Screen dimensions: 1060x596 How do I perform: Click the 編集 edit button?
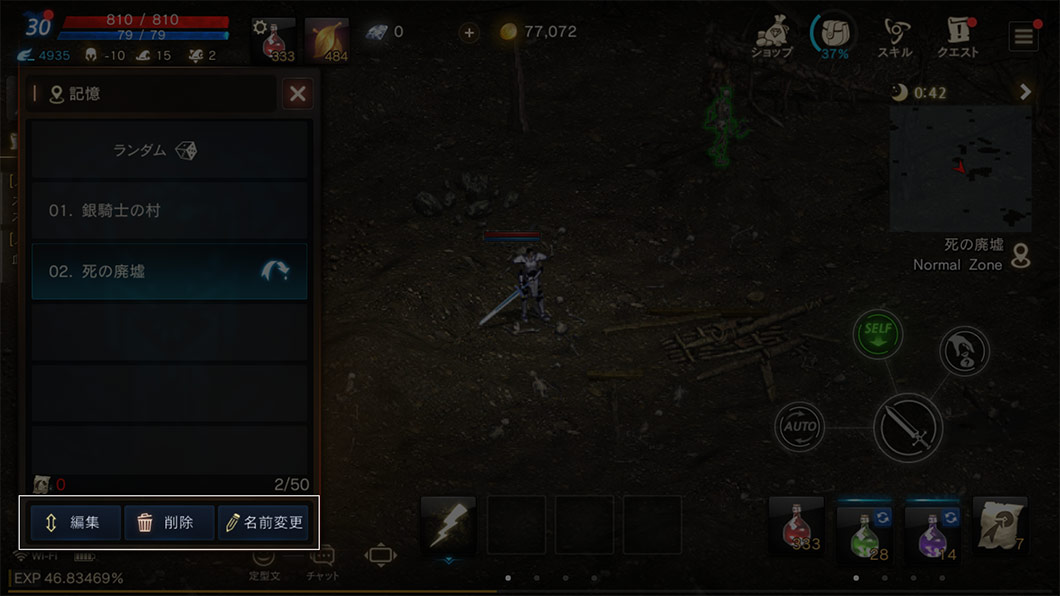[75, 522]
